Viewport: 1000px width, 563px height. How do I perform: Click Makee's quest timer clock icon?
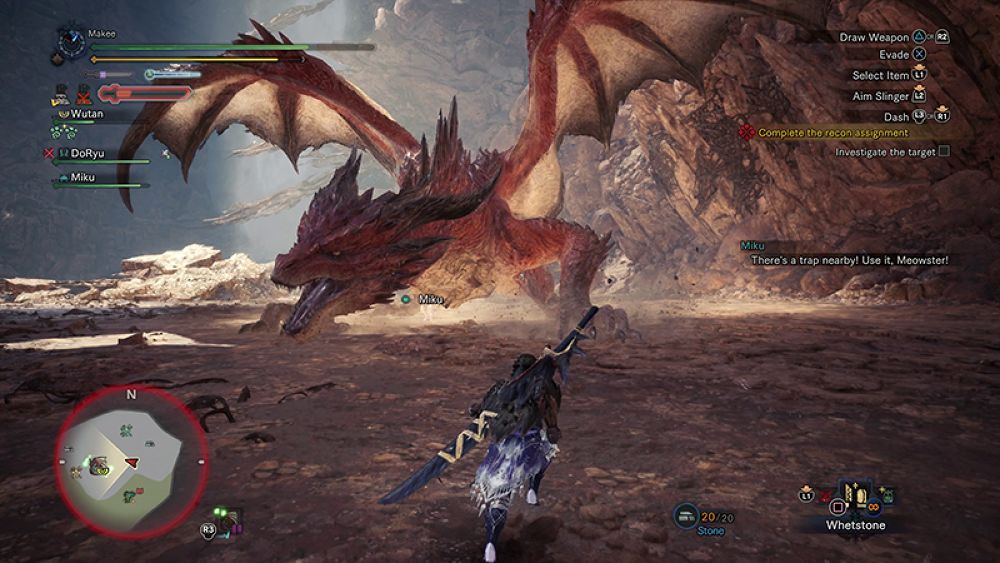coord(71,43)
